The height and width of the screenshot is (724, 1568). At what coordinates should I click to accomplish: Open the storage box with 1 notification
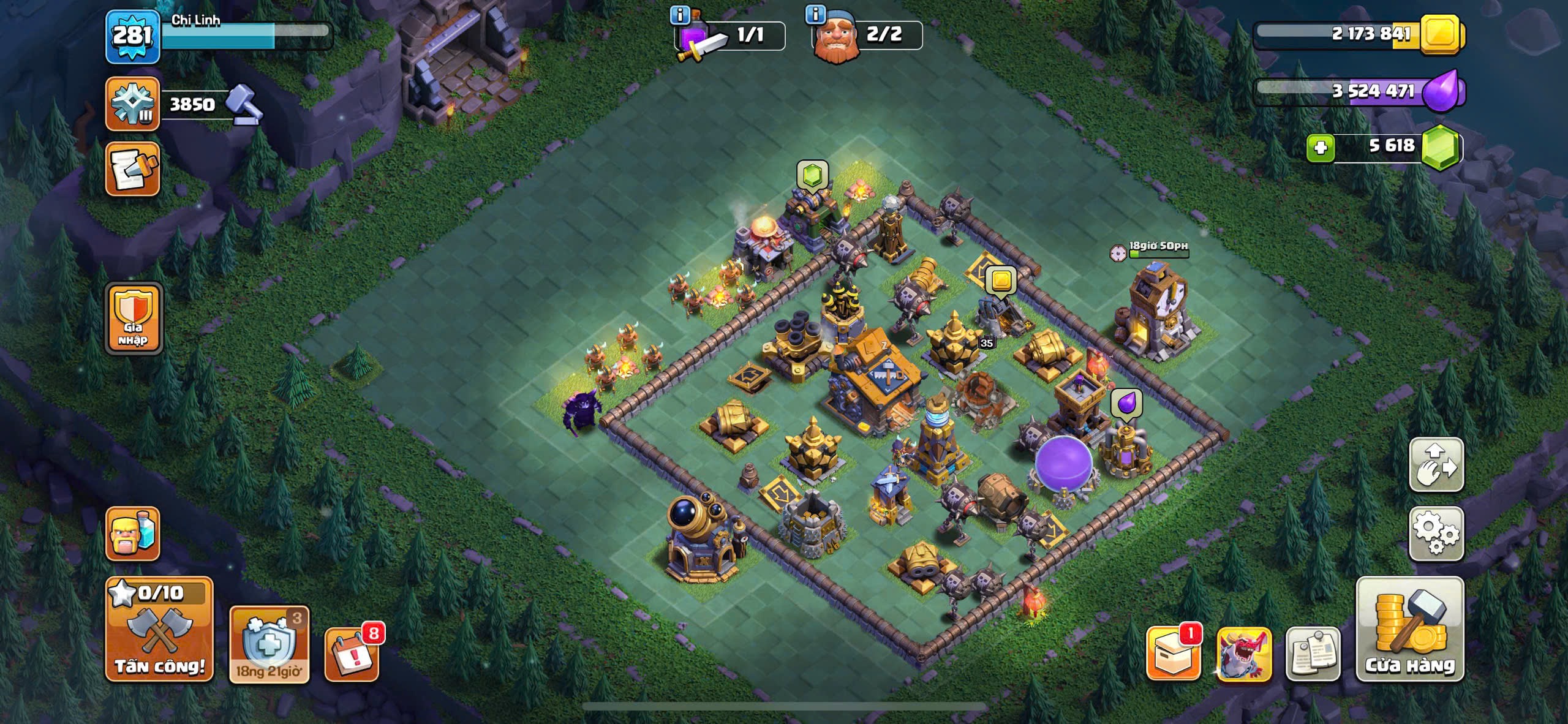coord(1173,653)
